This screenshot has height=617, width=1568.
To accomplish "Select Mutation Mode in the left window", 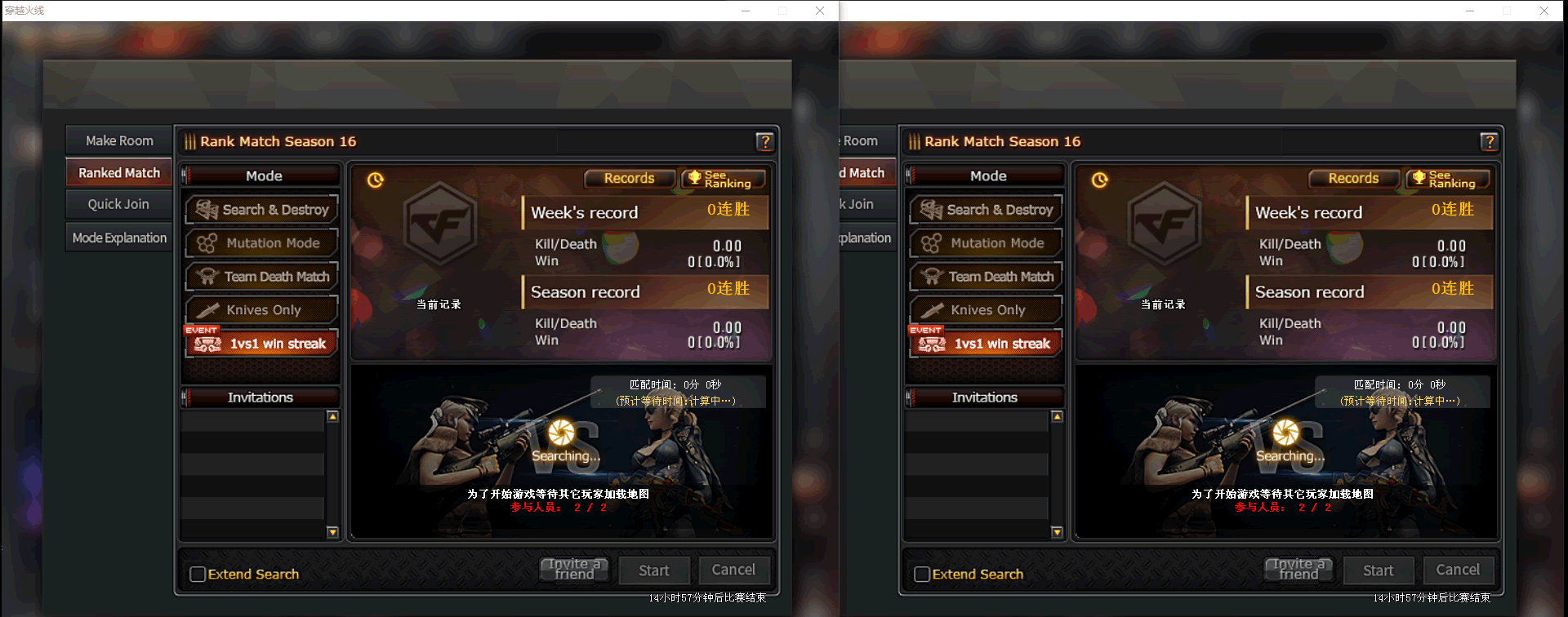I will click(x=261, y=243).
